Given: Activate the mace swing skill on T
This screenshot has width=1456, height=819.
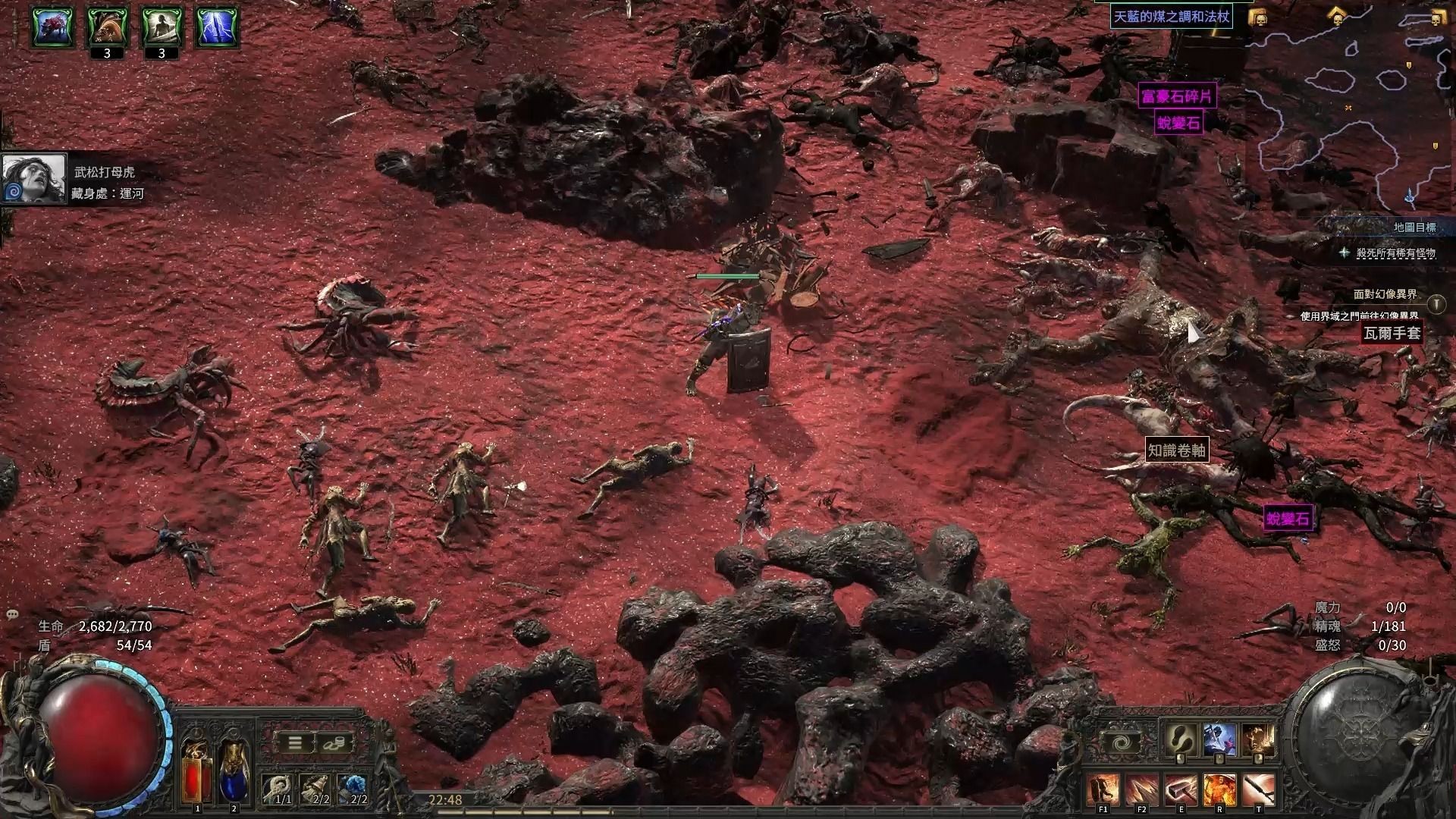Looking at the screenshot, I should click(x=1259, y=790).
